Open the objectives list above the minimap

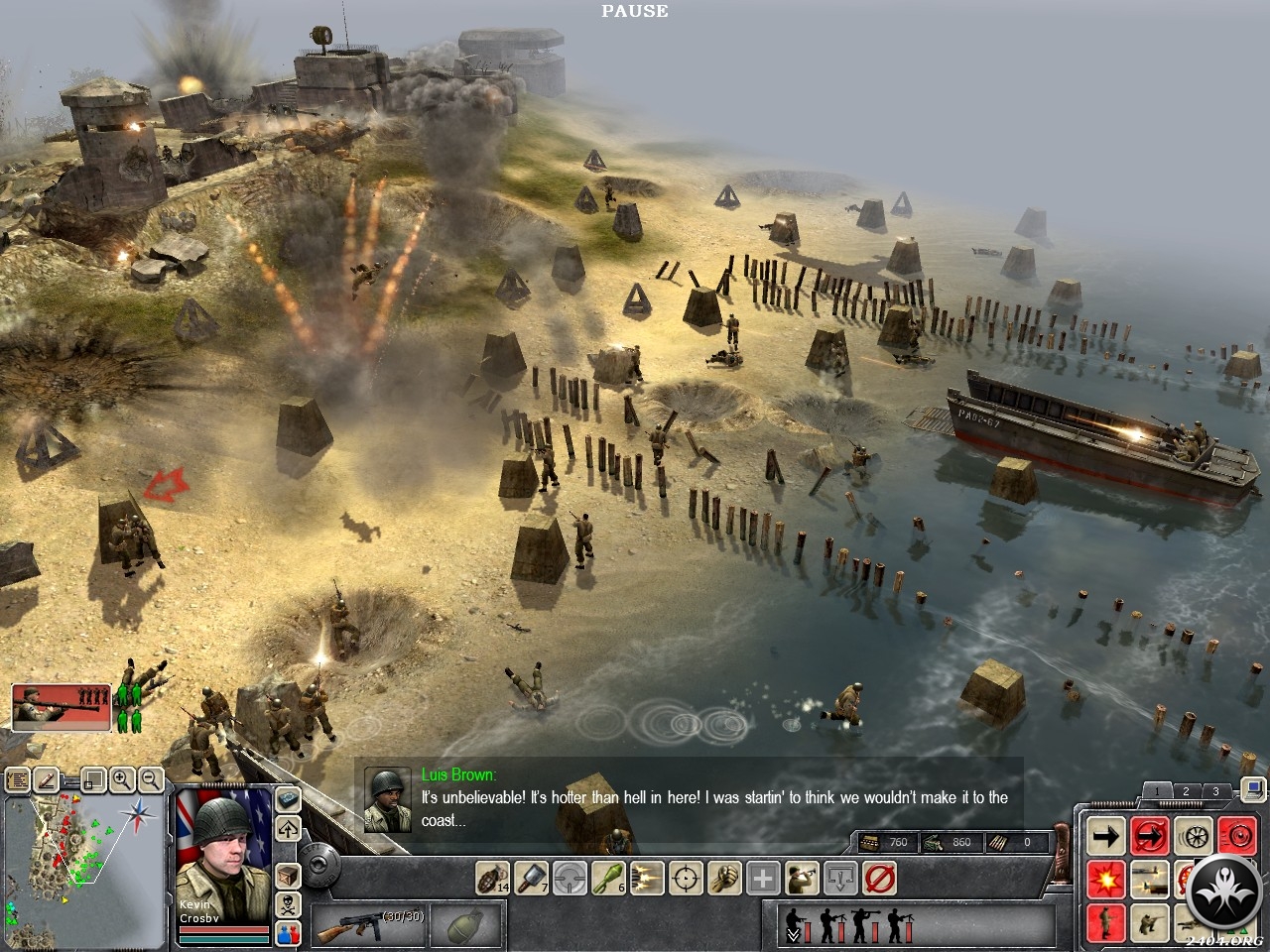point(17,780)
